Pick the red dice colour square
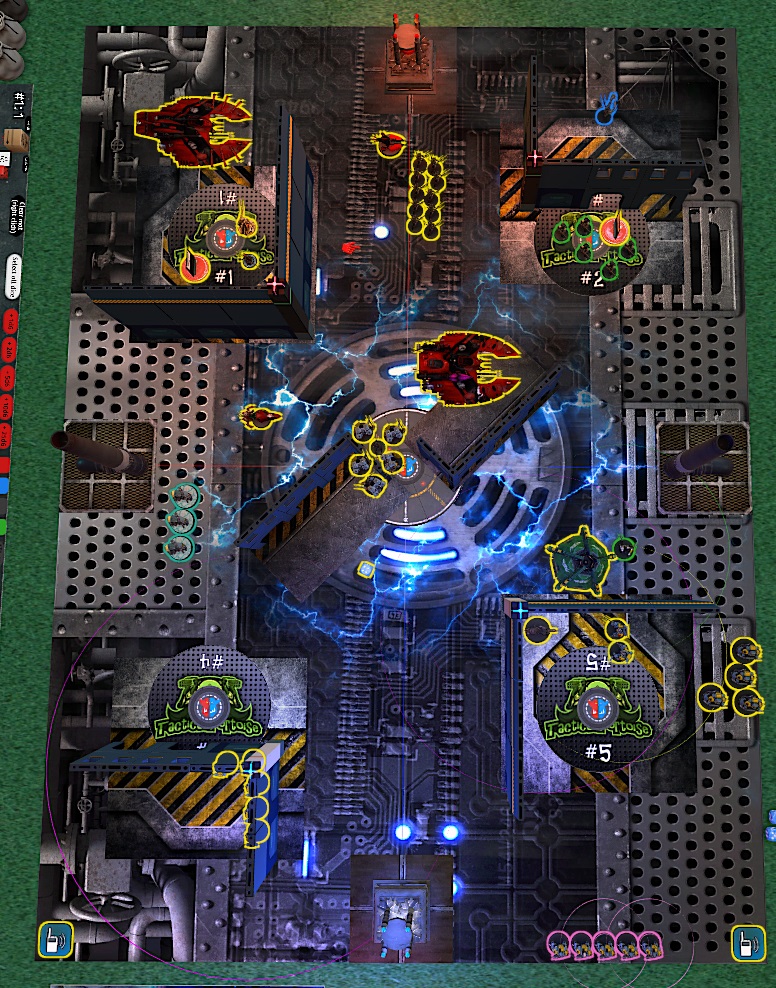 coord(4,465)
